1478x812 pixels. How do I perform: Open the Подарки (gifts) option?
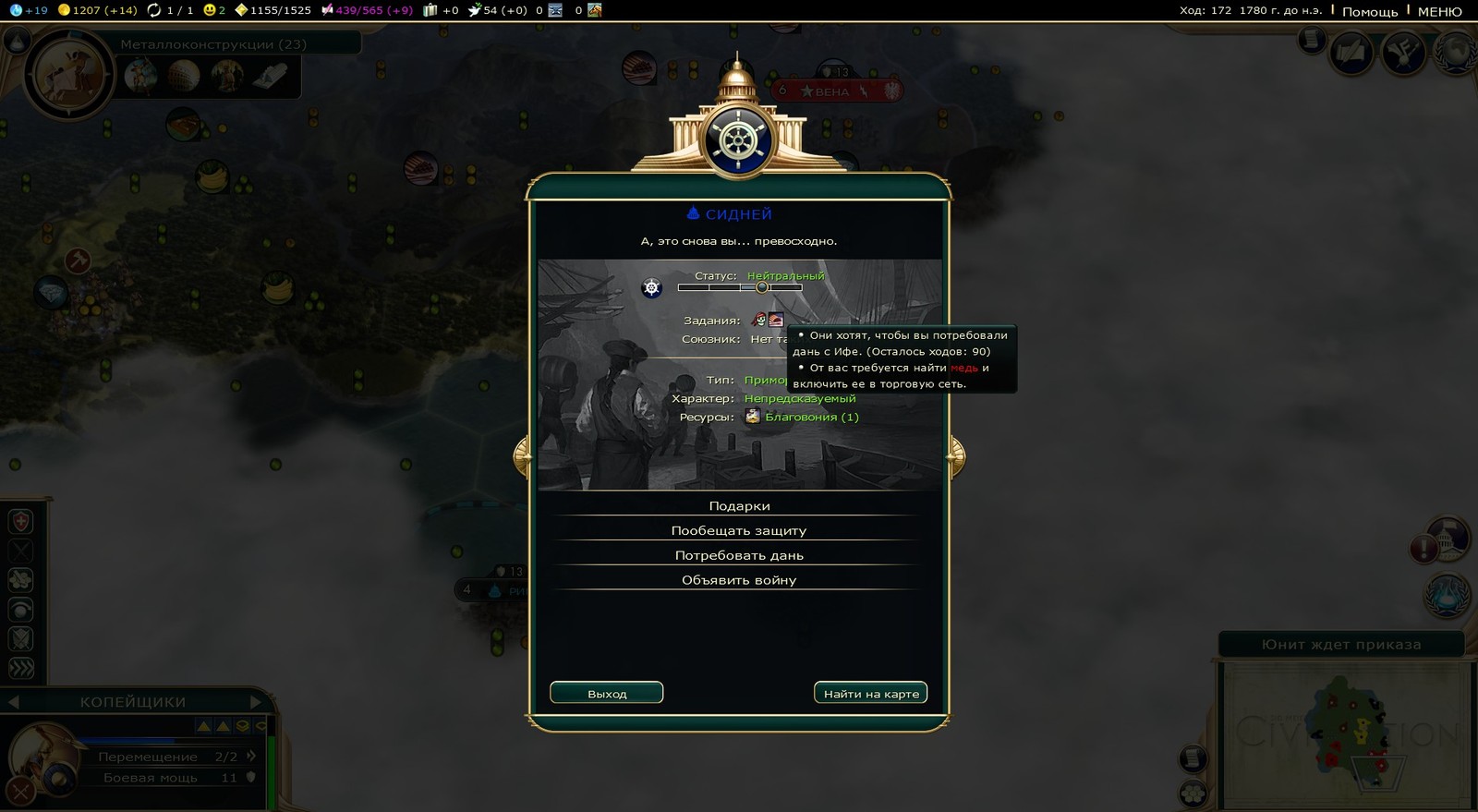point(739,506)
